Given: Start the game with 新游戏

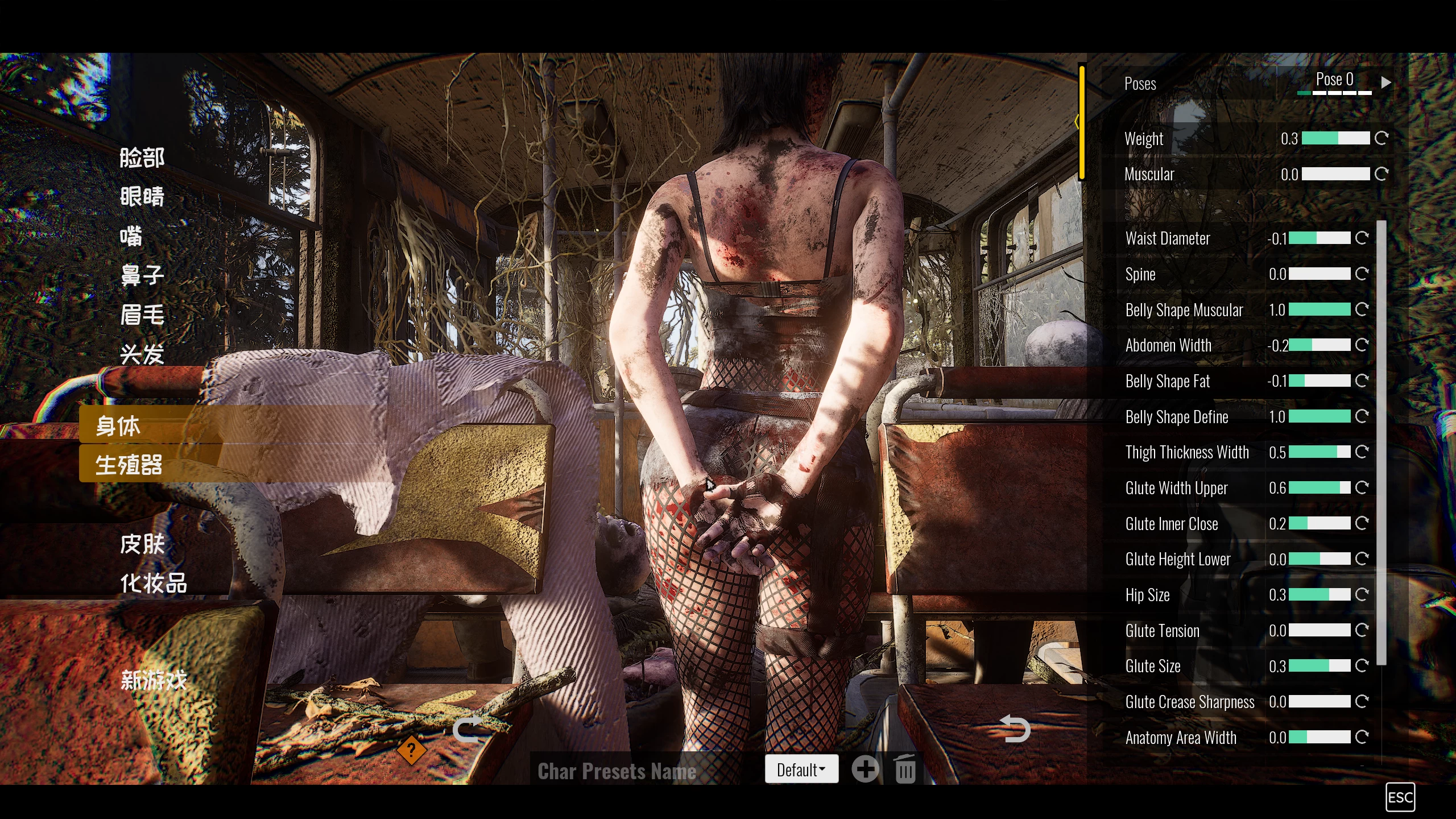Looking at the screenshot, I should point(154,680).
